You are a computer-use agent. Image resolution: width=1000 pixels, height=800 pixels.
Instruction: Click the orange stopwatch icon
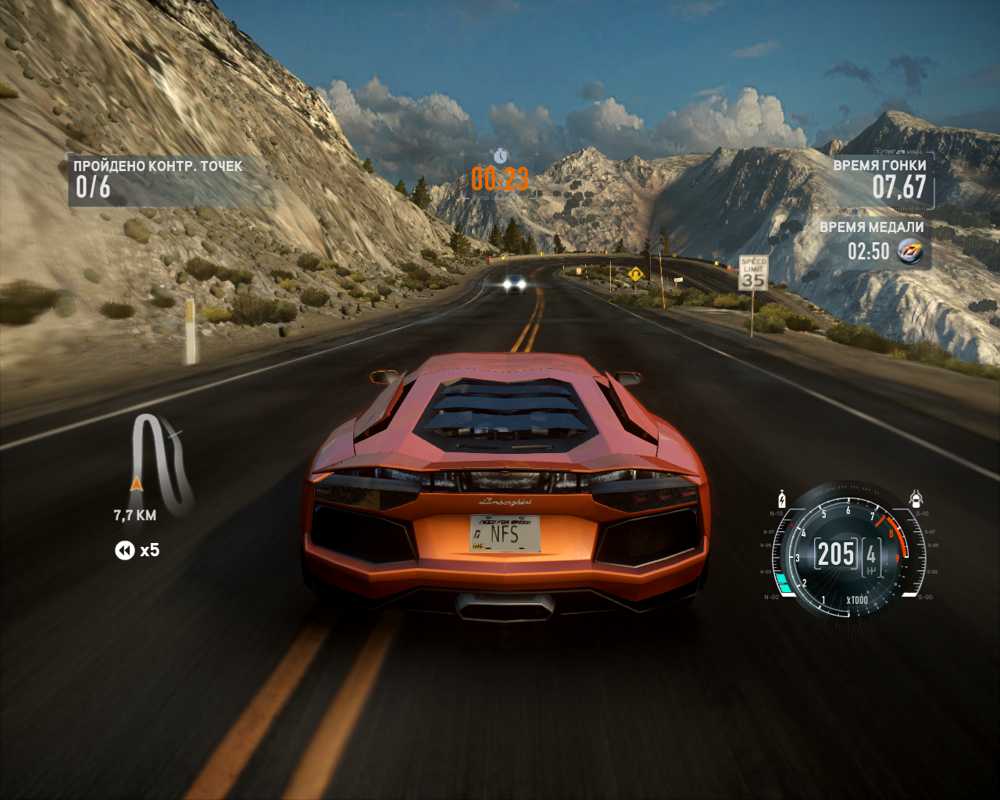point(500,156)
